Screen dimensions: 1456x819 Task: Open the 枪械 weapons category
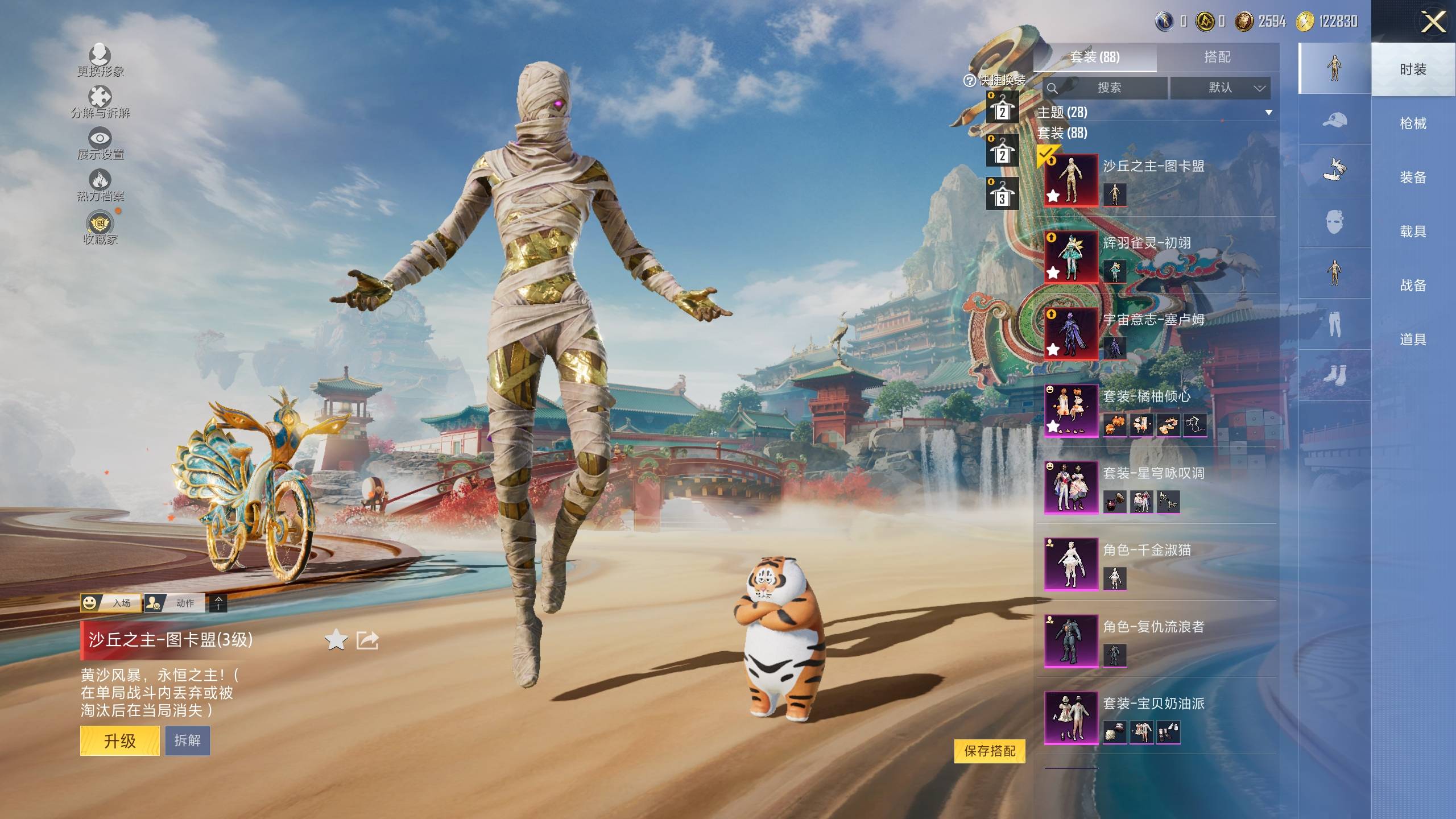1413,123
